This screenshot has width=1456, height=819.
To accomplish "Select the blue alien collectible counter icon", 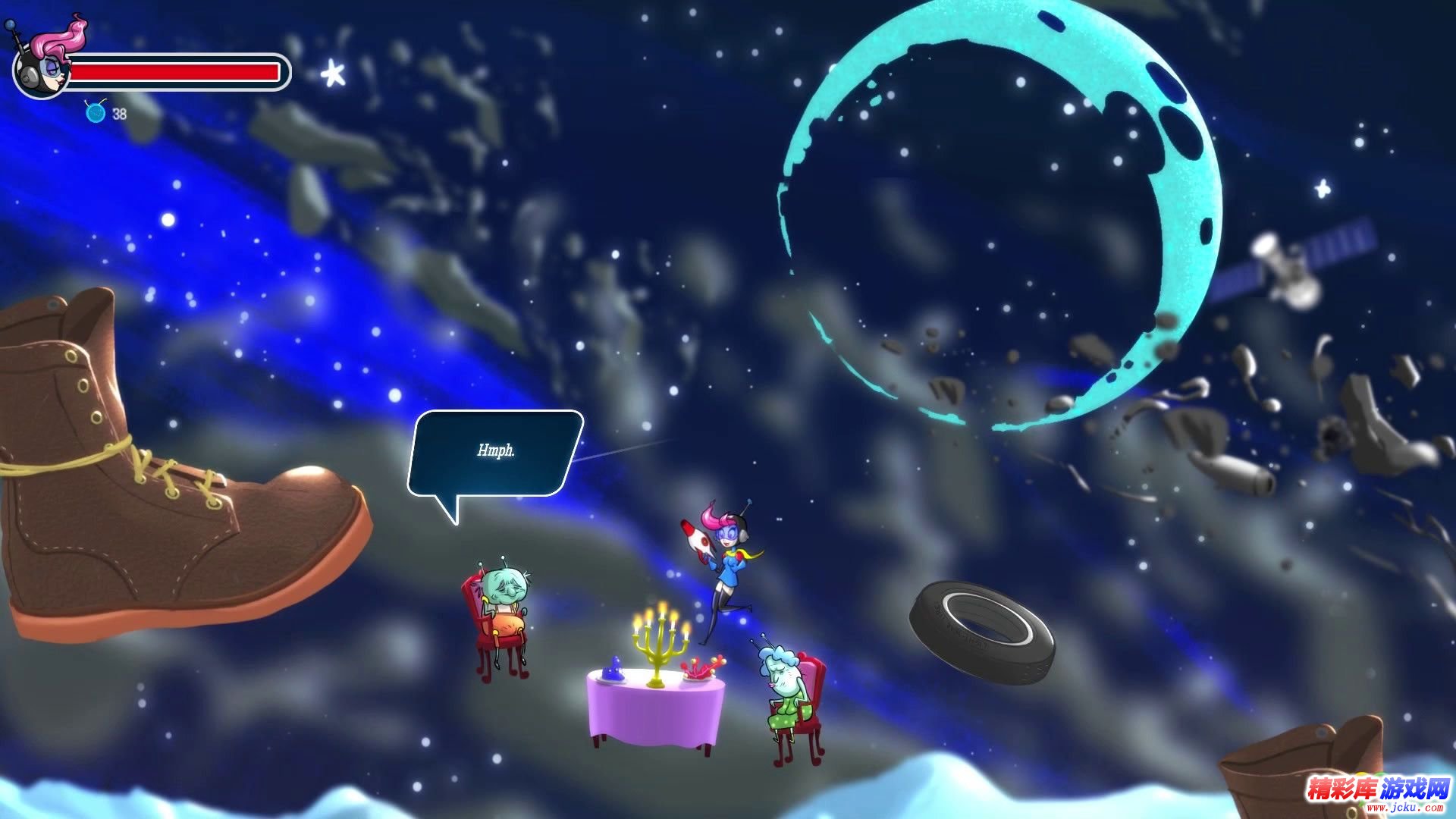I will coord(96,113).
